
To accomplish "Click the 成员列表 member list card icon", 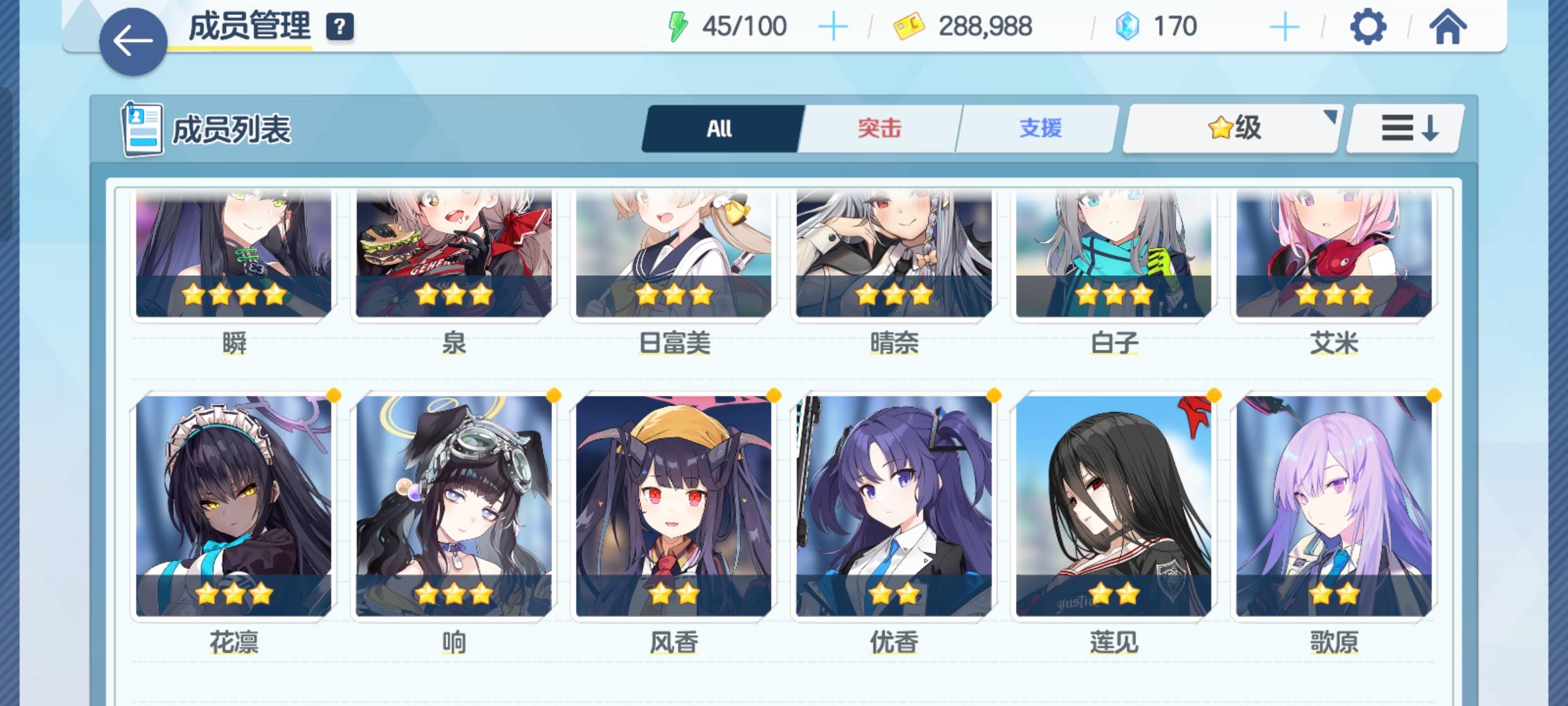I will (x=143, y=129).
